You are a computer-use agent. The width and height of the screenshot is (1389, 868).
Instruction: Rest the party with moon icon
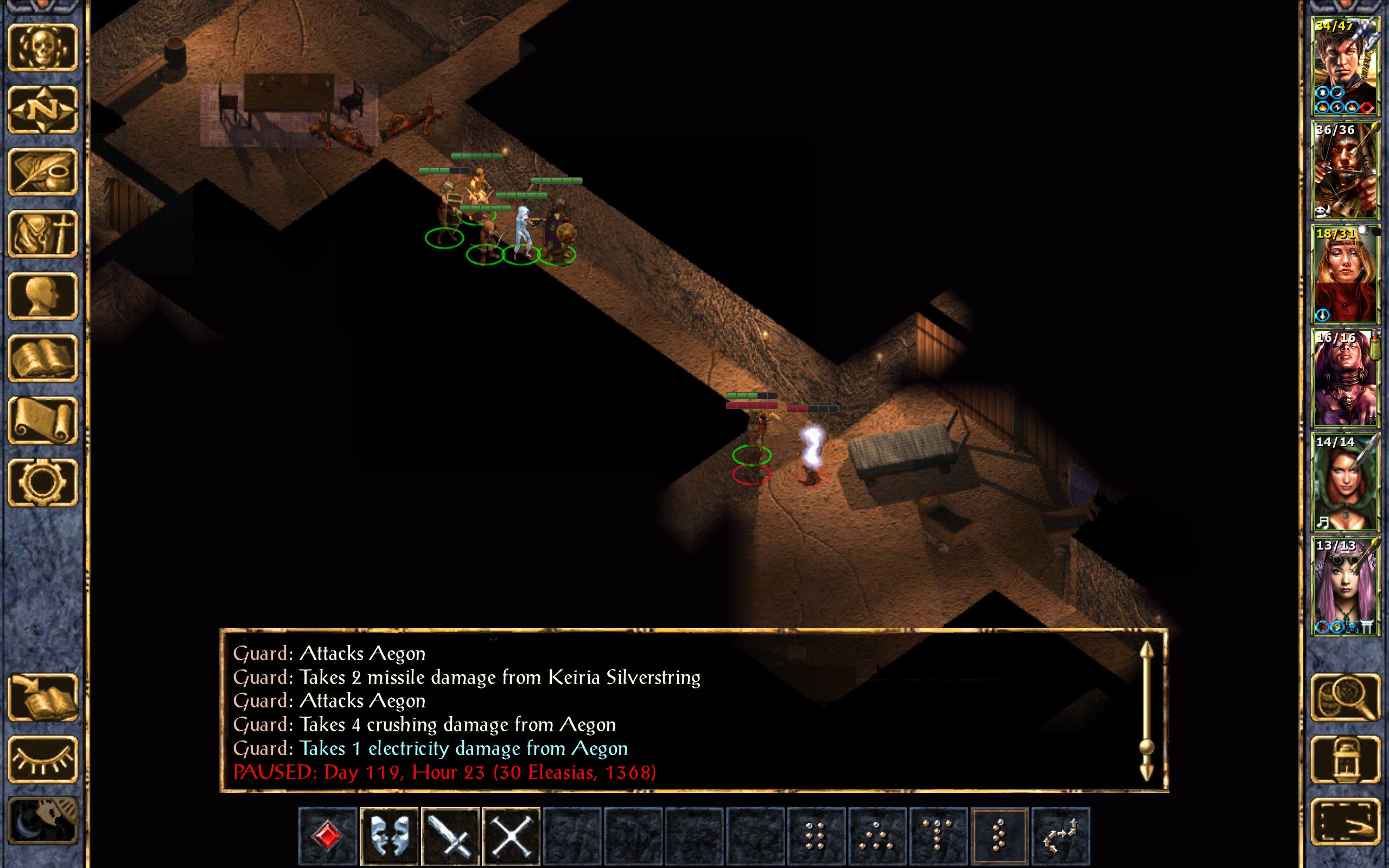[42, 821]
